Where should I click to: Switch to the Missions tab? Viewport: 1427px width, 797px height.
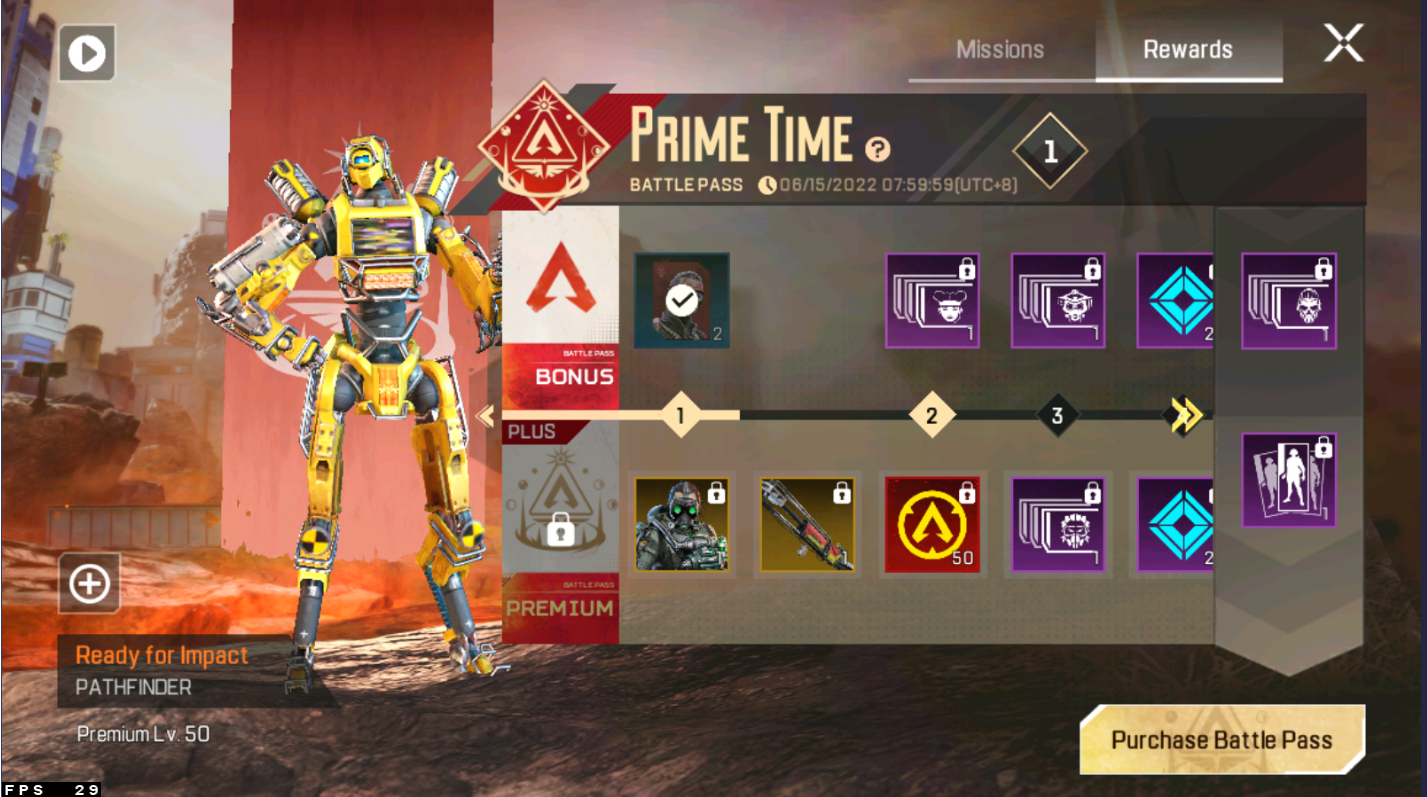pyautogui.click(x=1000, y=48)
